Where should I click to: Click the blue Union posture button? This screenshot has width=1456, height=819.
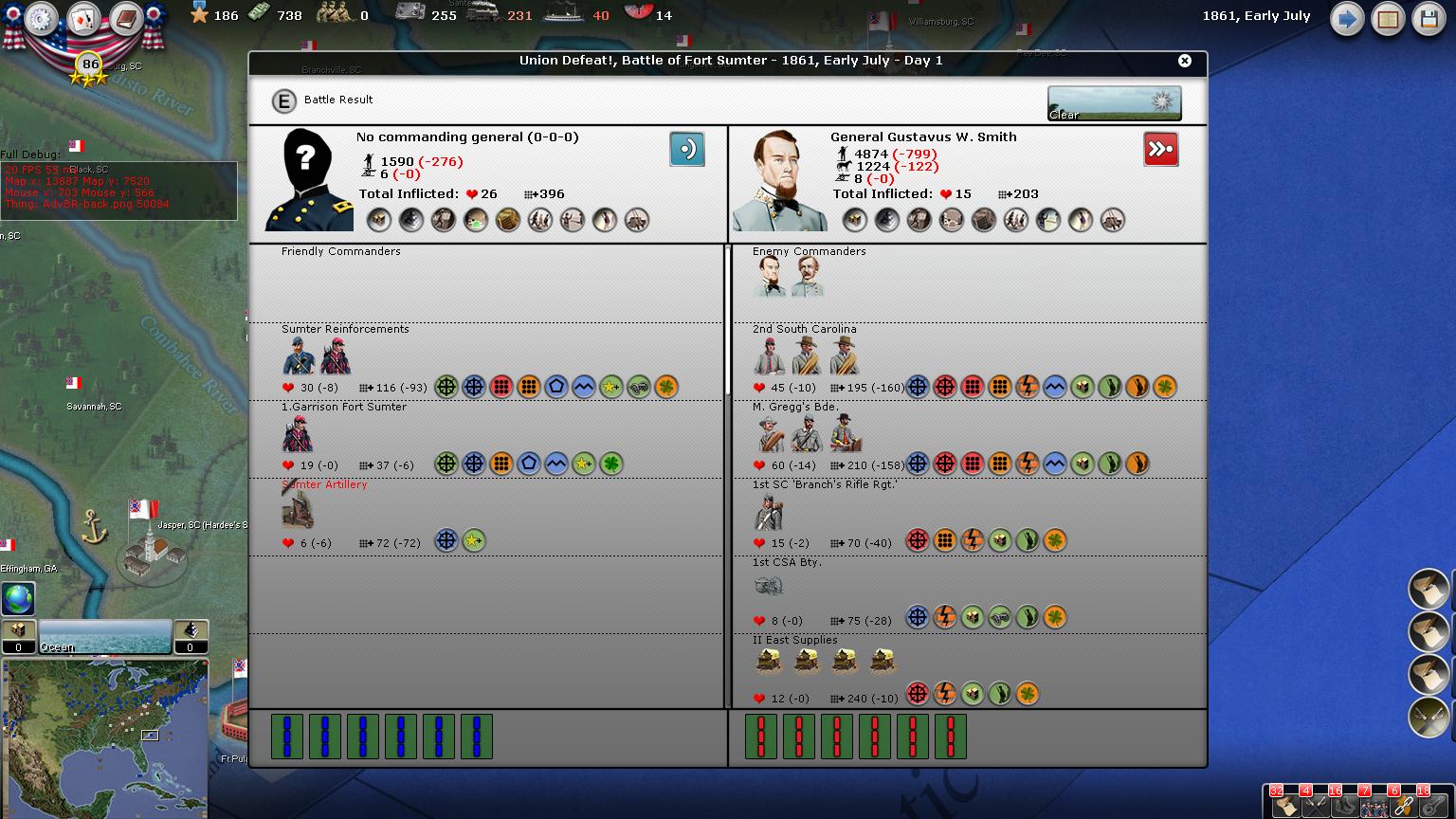coord(686,150)
